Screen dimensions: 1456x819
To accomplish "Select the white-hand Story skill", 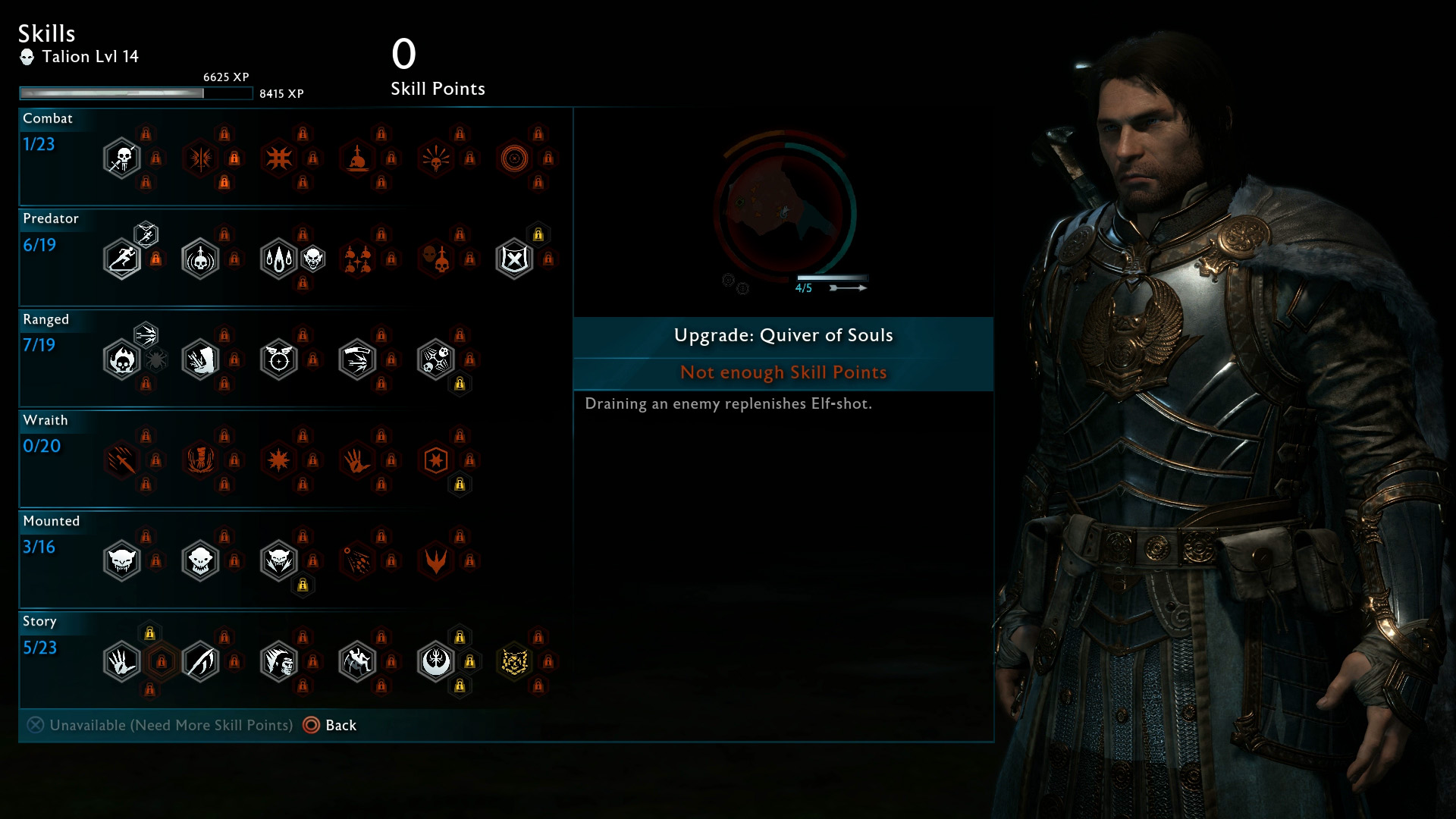I will [121, 662].
